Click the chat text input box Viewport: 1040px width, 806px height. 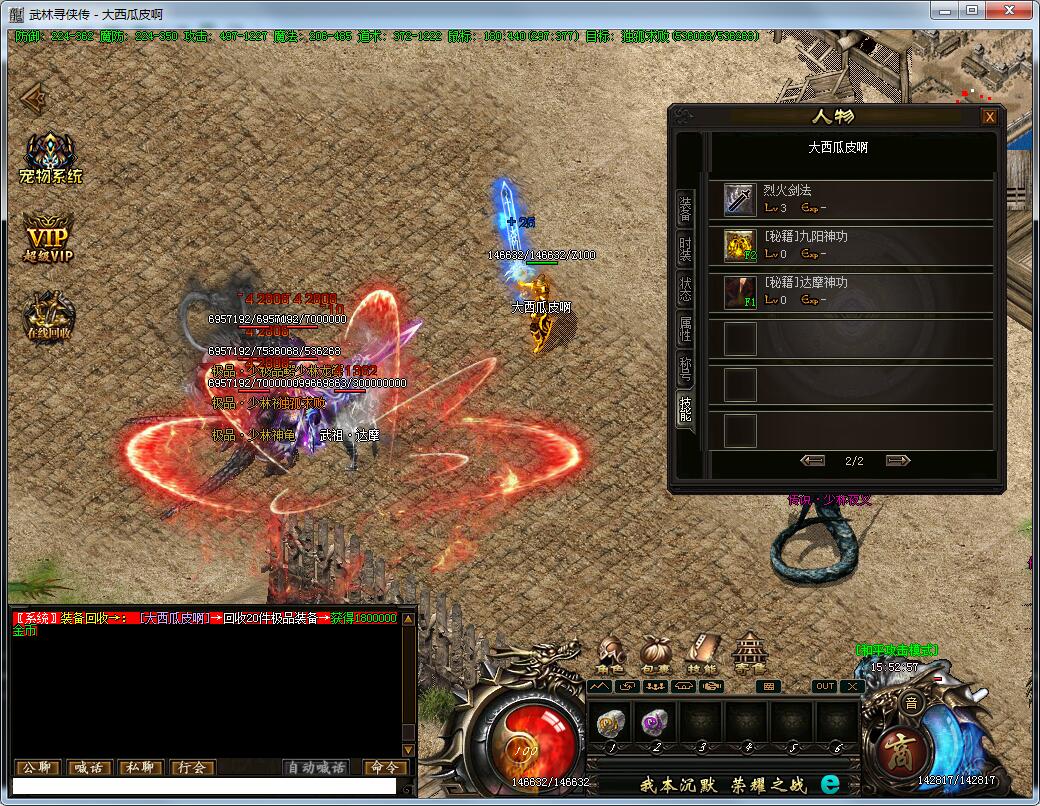pyautogui.click(x=200, y=787)
